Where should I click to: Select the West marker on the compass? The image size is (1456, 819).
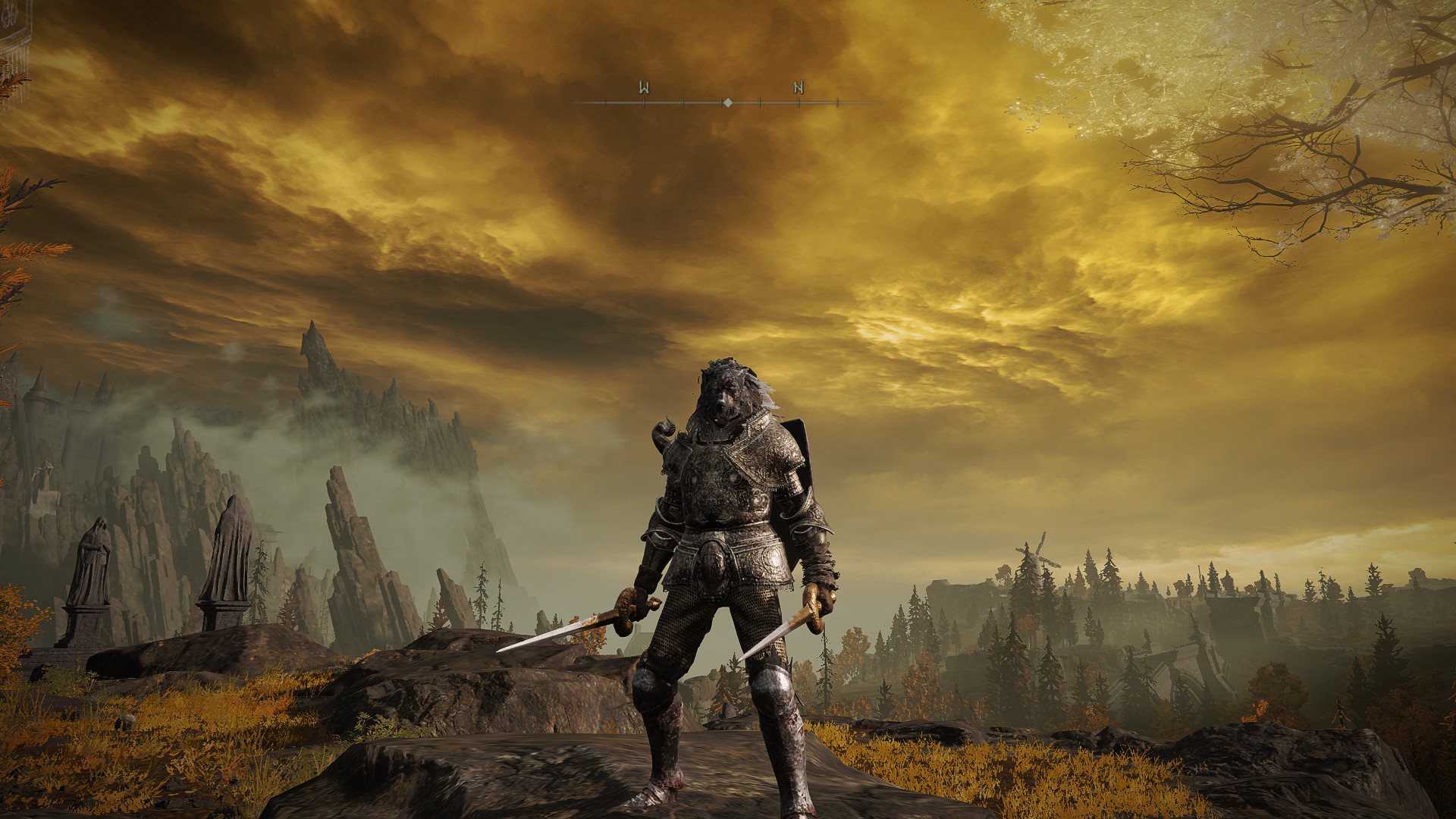(x=644, y=87)
